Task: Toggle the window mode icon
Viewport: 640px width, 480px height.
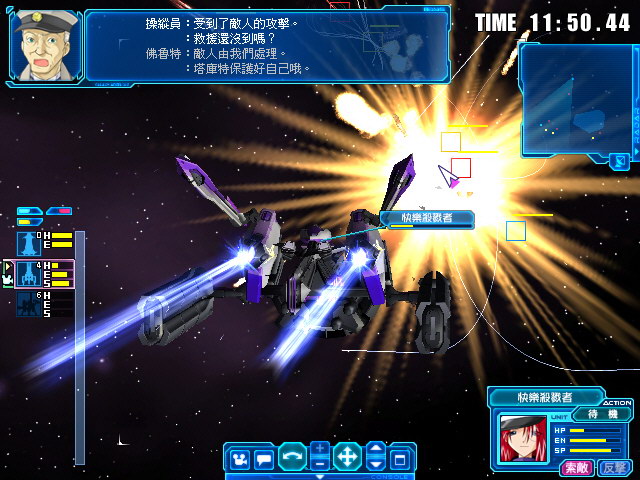Action: (400, 459)
